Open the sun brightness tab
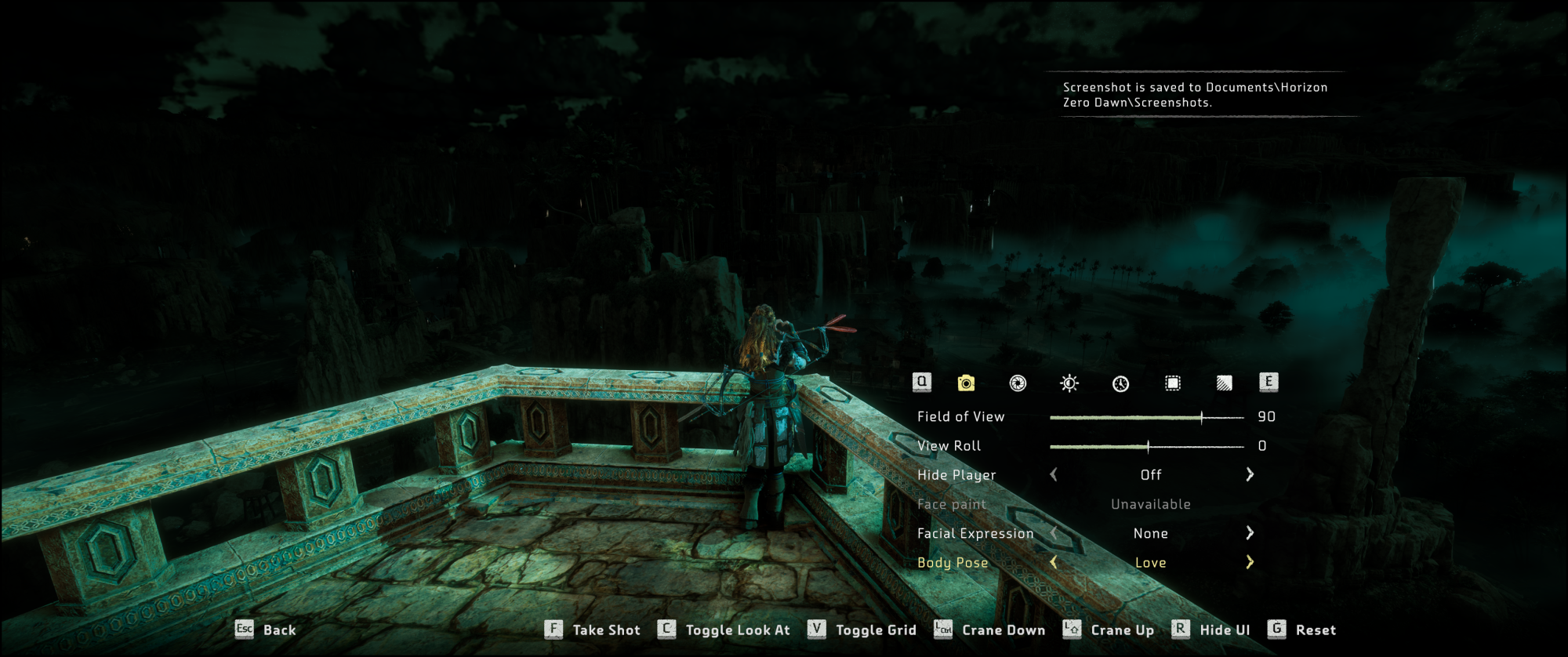 point(1069,383)
